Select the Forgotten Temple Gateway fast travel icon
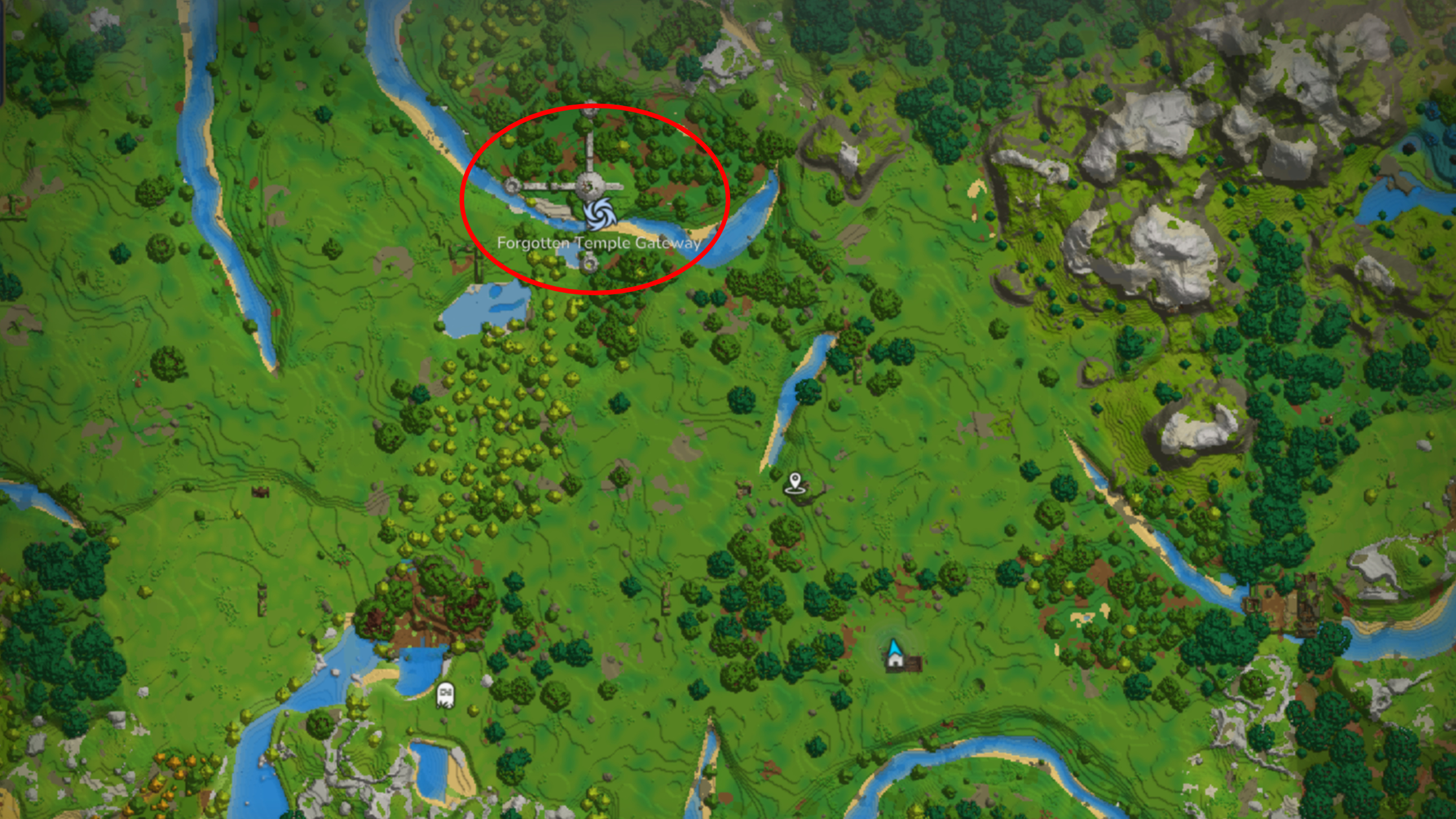This screenshot has width=1456, height=819. [x=601, y=215]
